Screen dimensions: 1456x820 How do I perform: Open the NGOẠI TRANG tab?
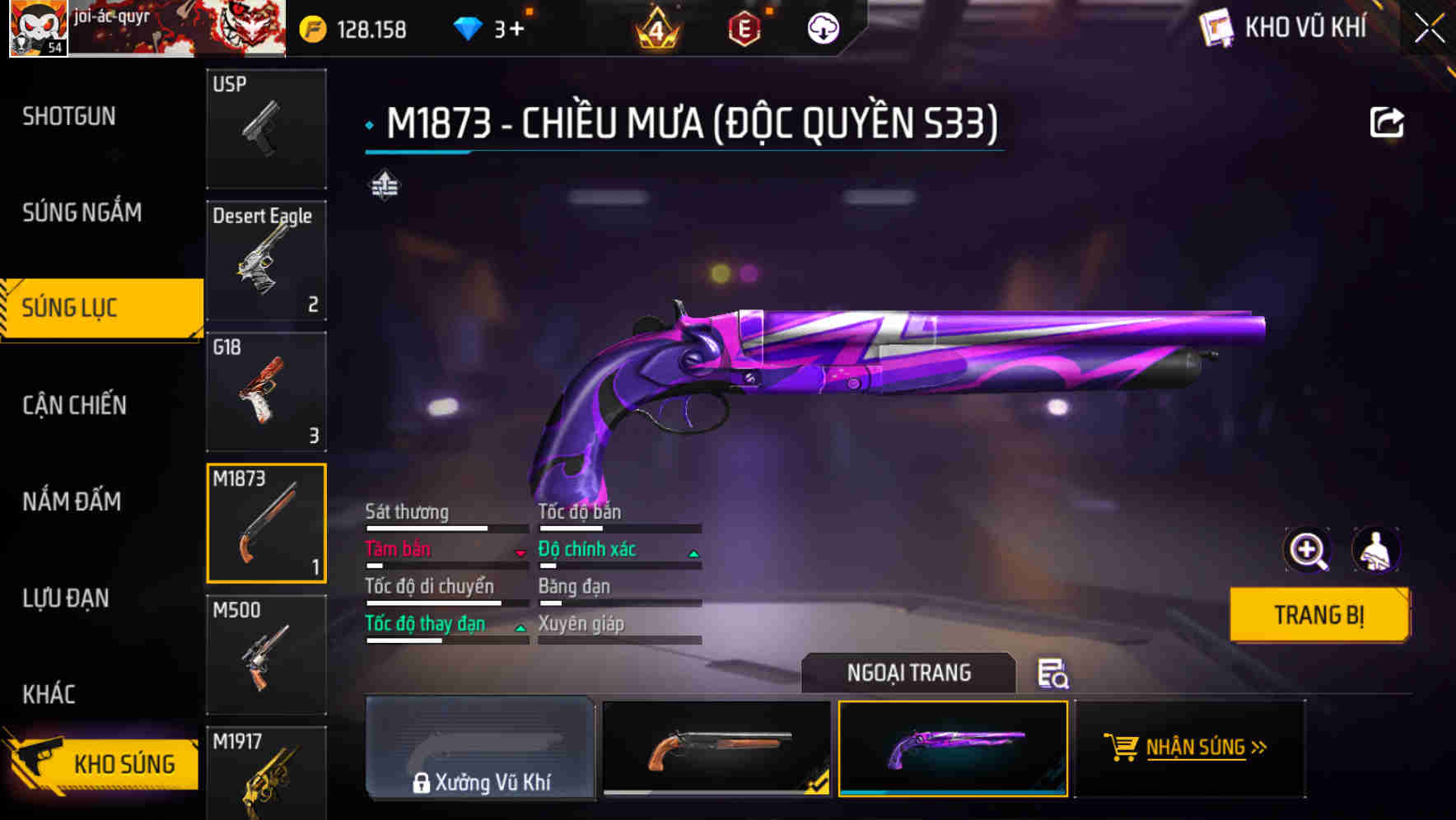click(908, 673)
